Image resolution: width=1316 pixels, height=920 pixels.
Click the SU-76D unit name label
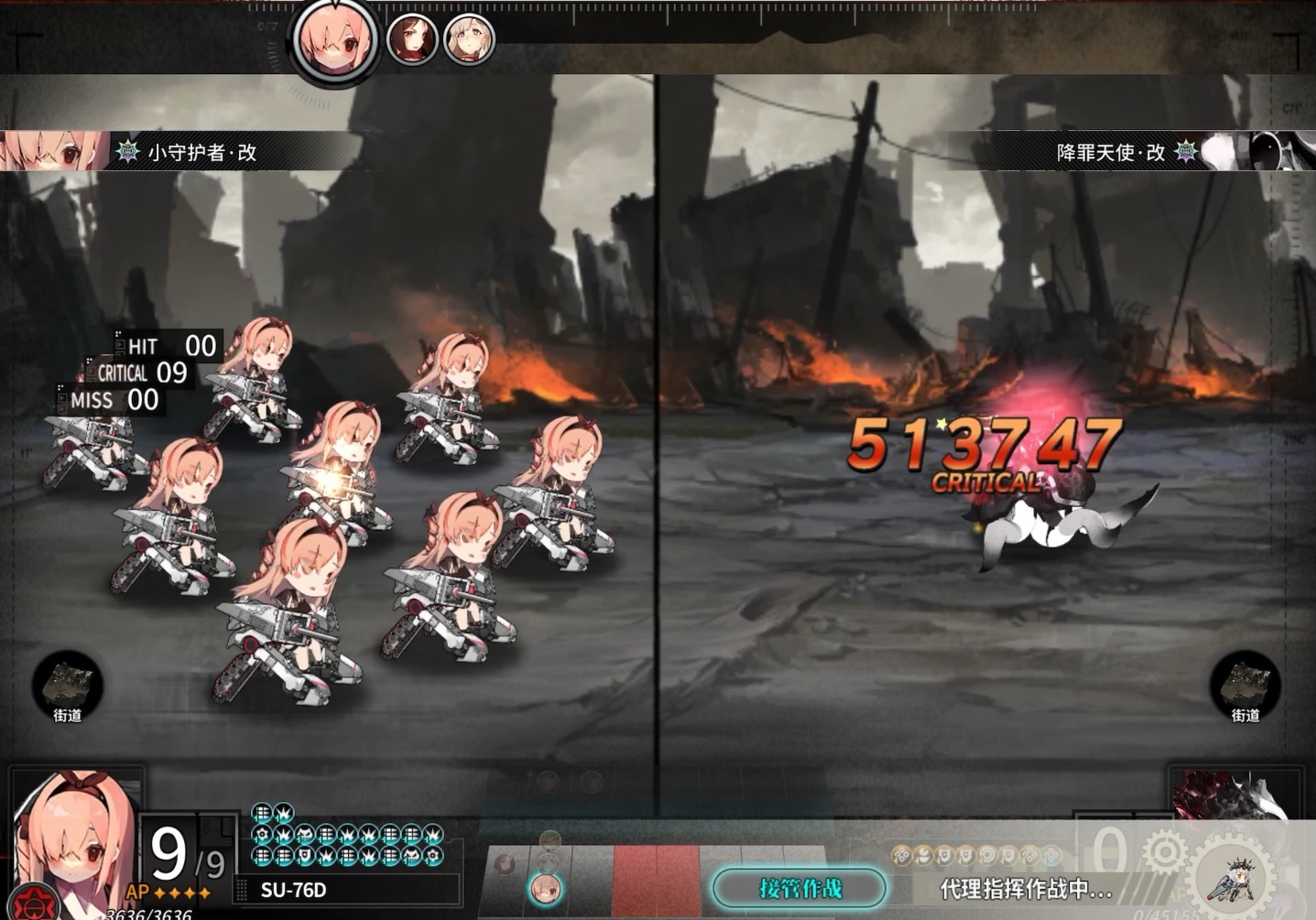tap(294, 890)
